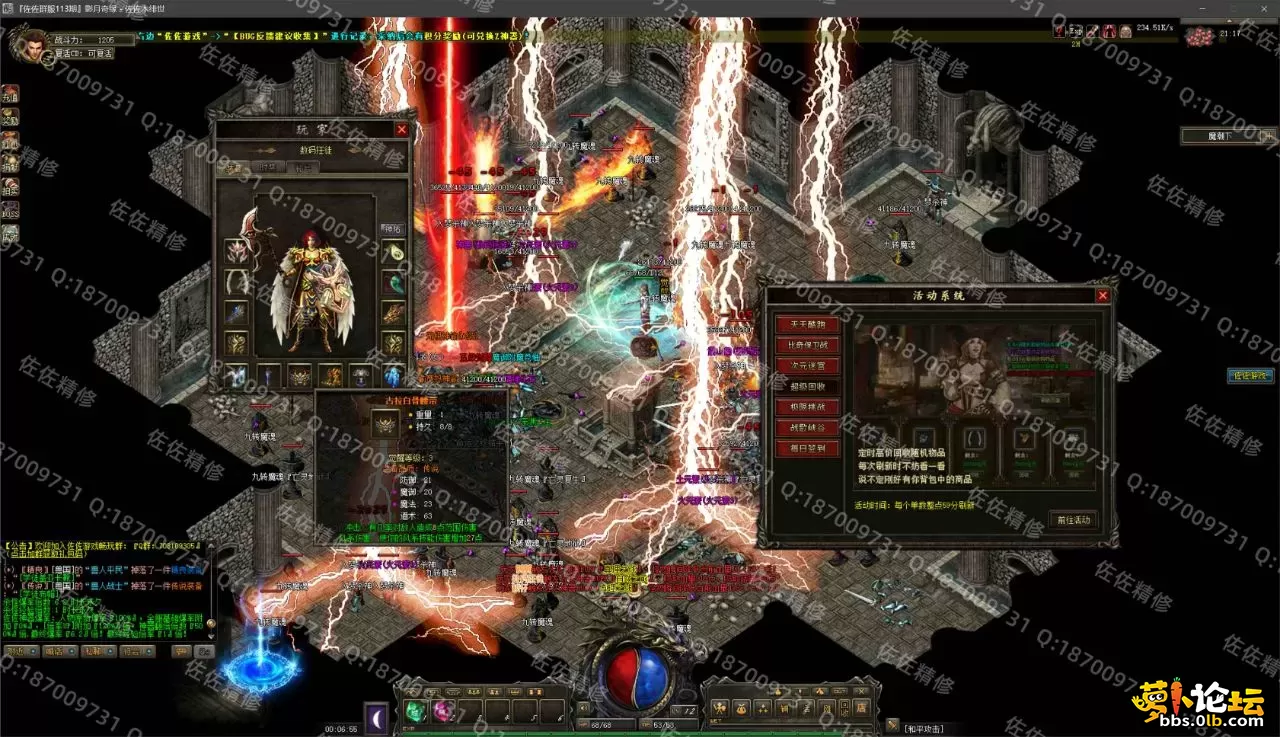Click the crescent moon icon
Viewport: 1280px width, 737px height.
377,716
